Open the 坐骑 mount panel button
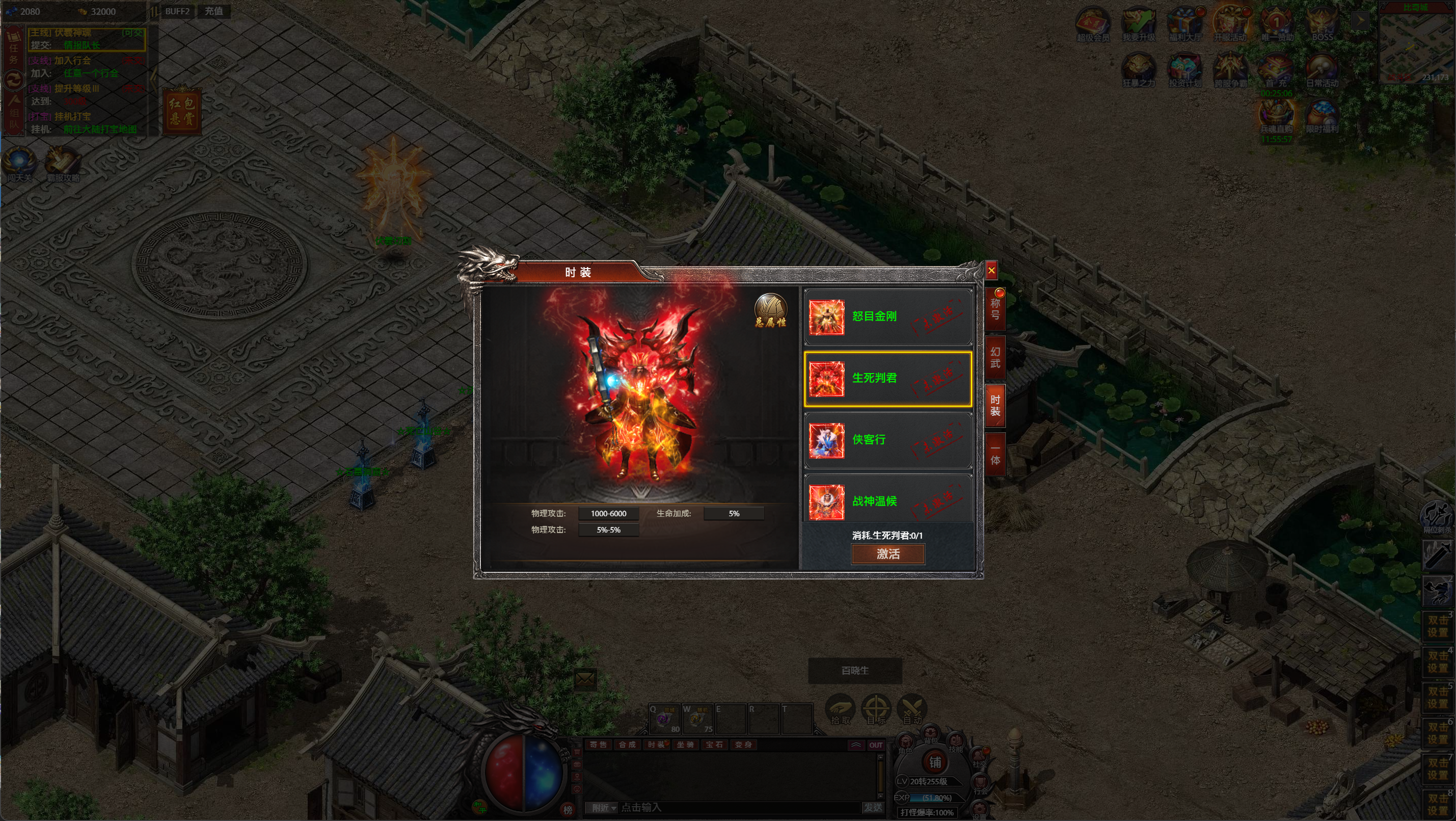Screen dimensions: 1456x821 [685, 745]
